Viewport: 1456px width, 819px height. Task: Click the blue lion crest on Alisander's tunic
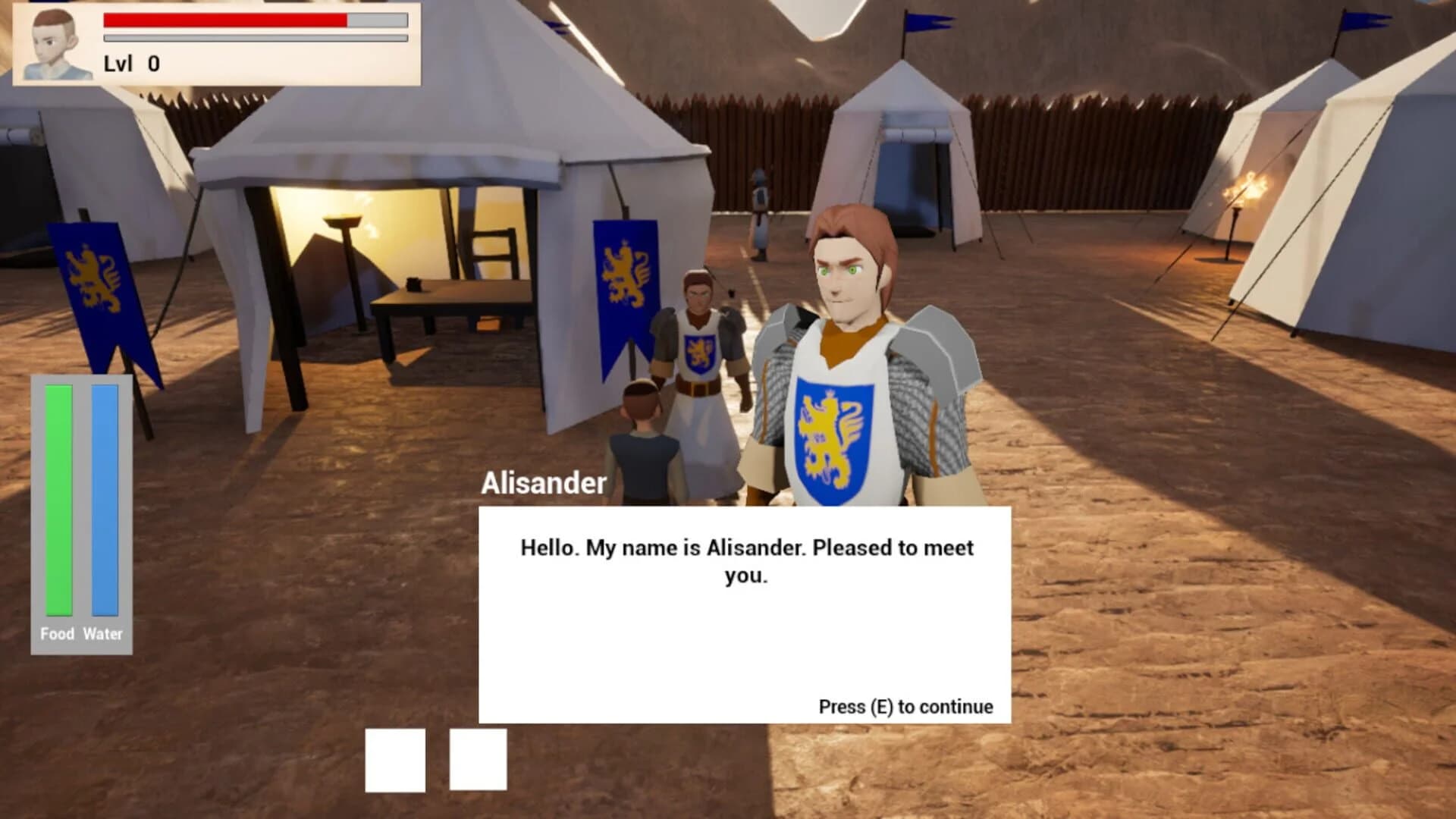point(833,436)
